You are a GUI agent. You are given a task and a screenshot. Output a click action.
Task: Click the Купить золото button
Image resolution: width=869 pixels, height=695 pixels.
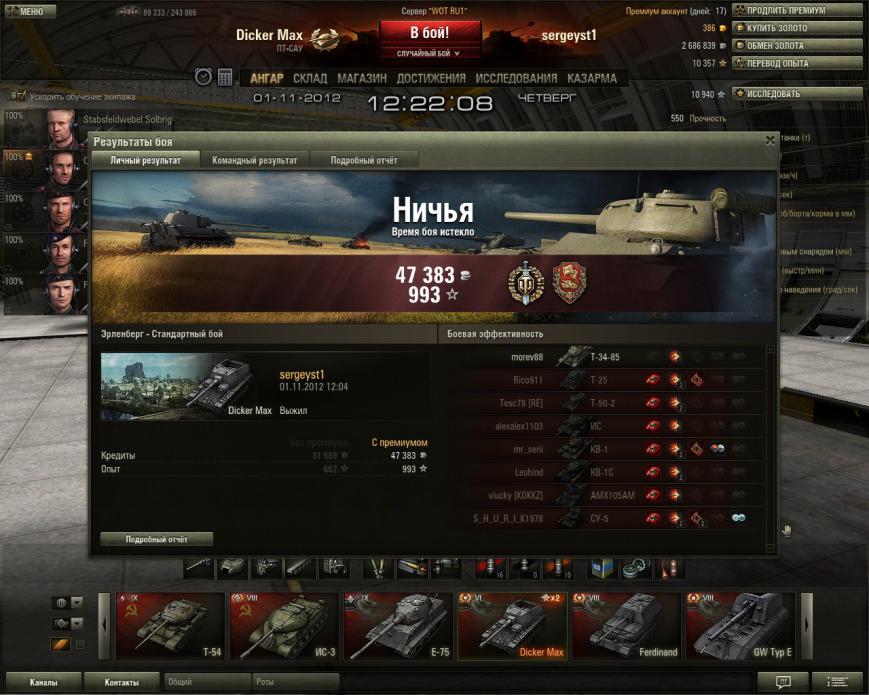pyautogui.click(x=797, y=28)
